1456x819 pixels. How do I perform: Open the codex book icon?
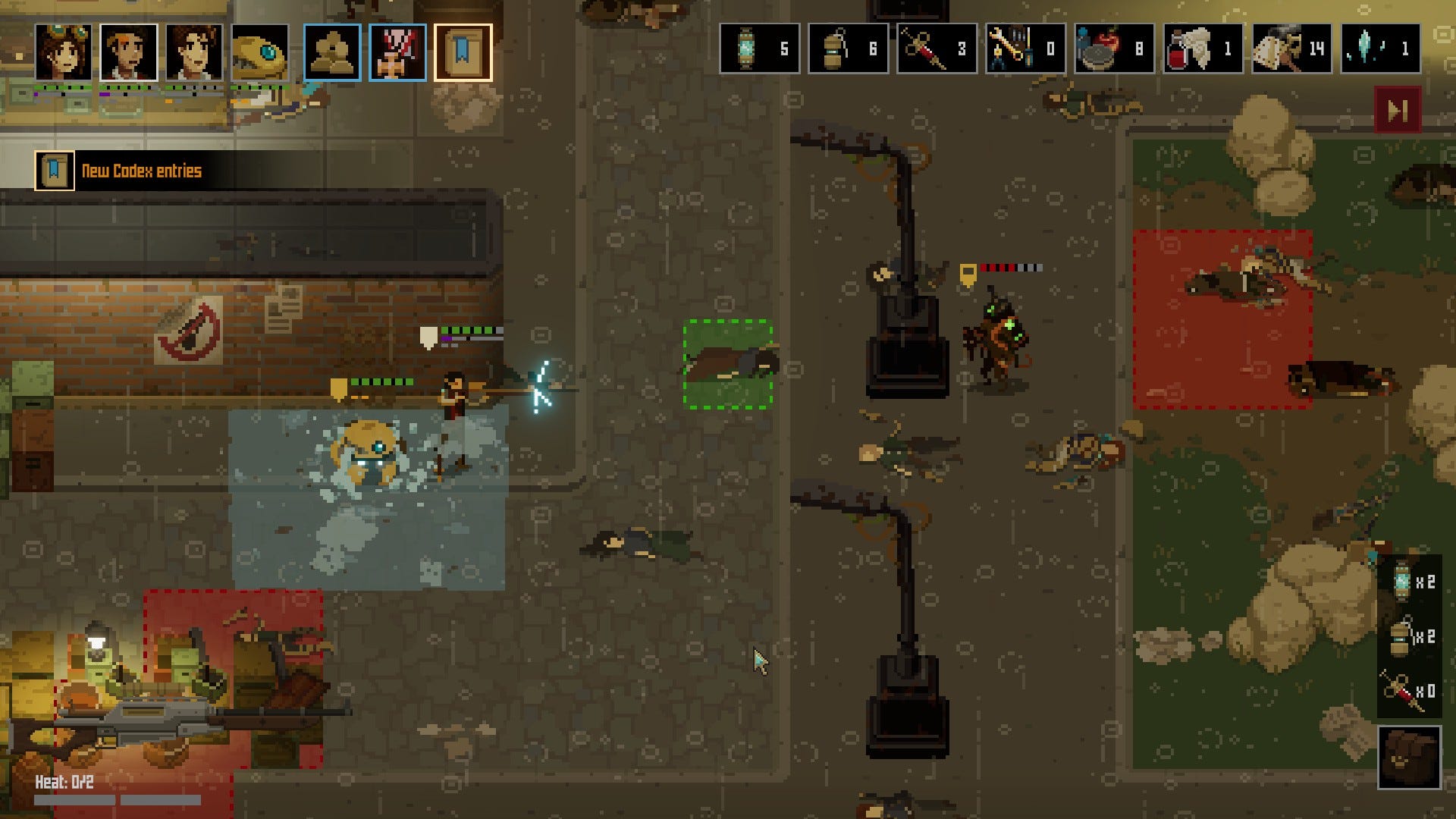pyautogui.click(x=463, y=52)
